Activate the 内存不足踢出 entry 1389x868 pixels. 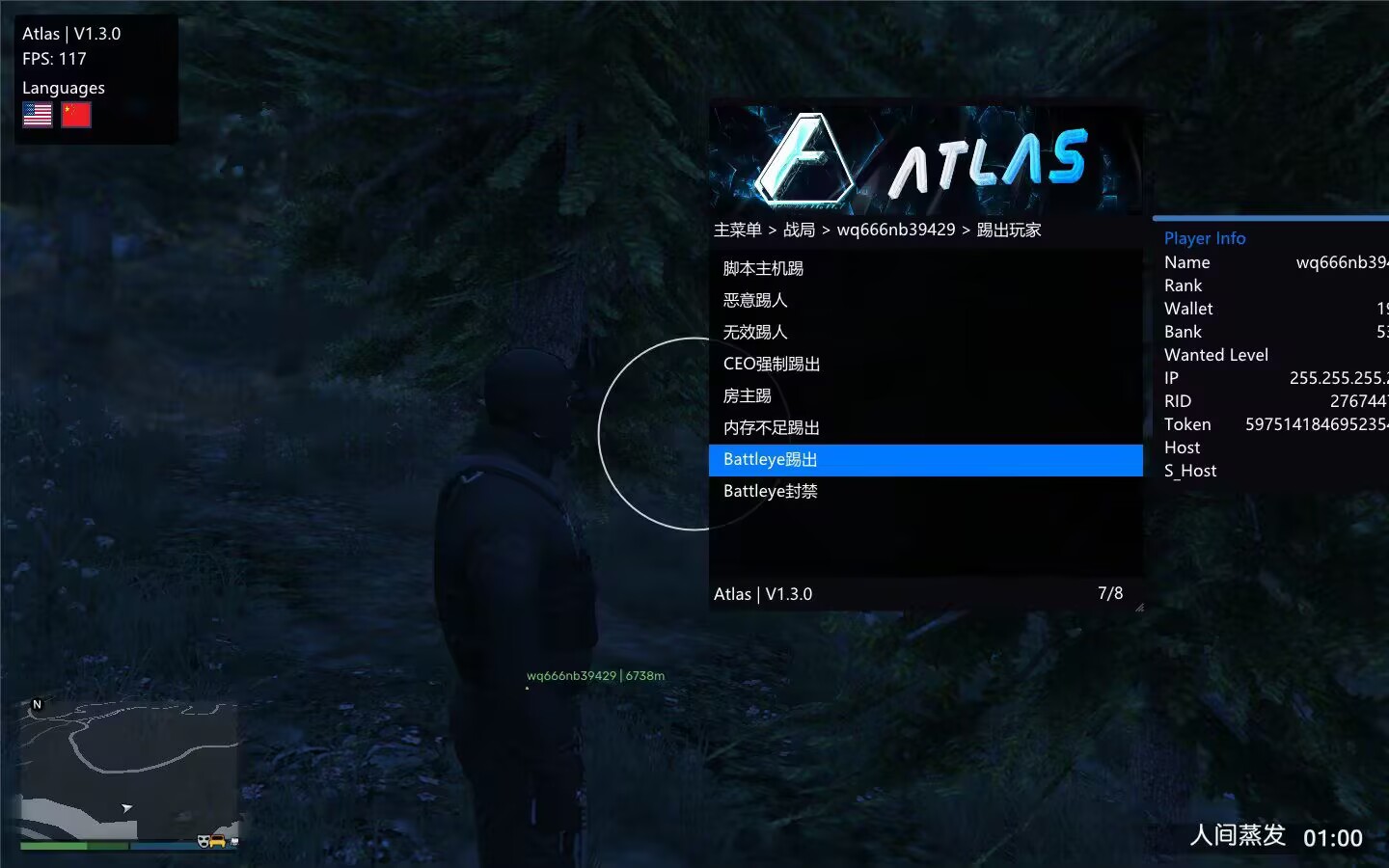(772, 427)
